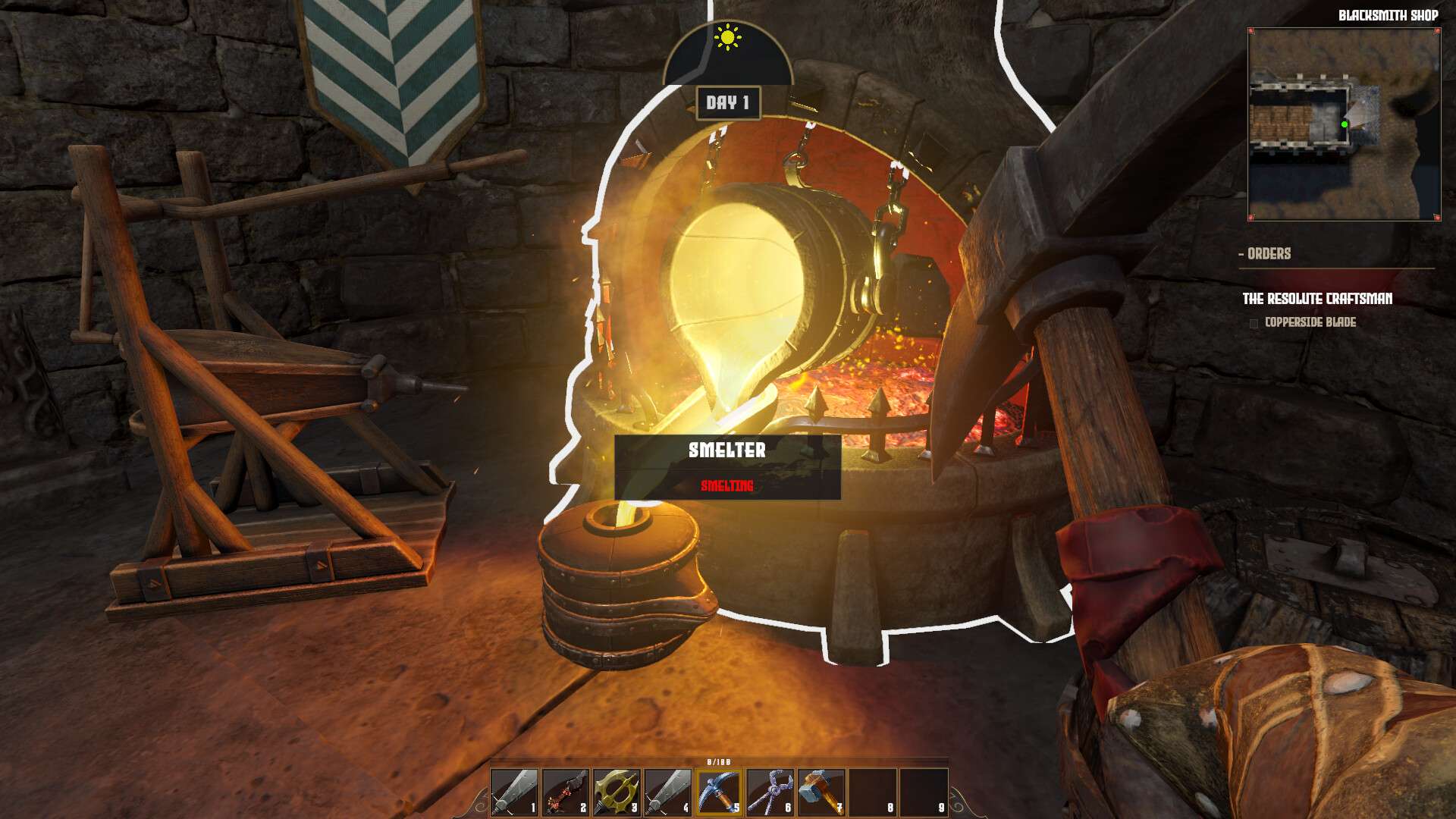
Task: Expand empty hotbar slot 8
Action: pyautogui.click(x=871, y=792)
